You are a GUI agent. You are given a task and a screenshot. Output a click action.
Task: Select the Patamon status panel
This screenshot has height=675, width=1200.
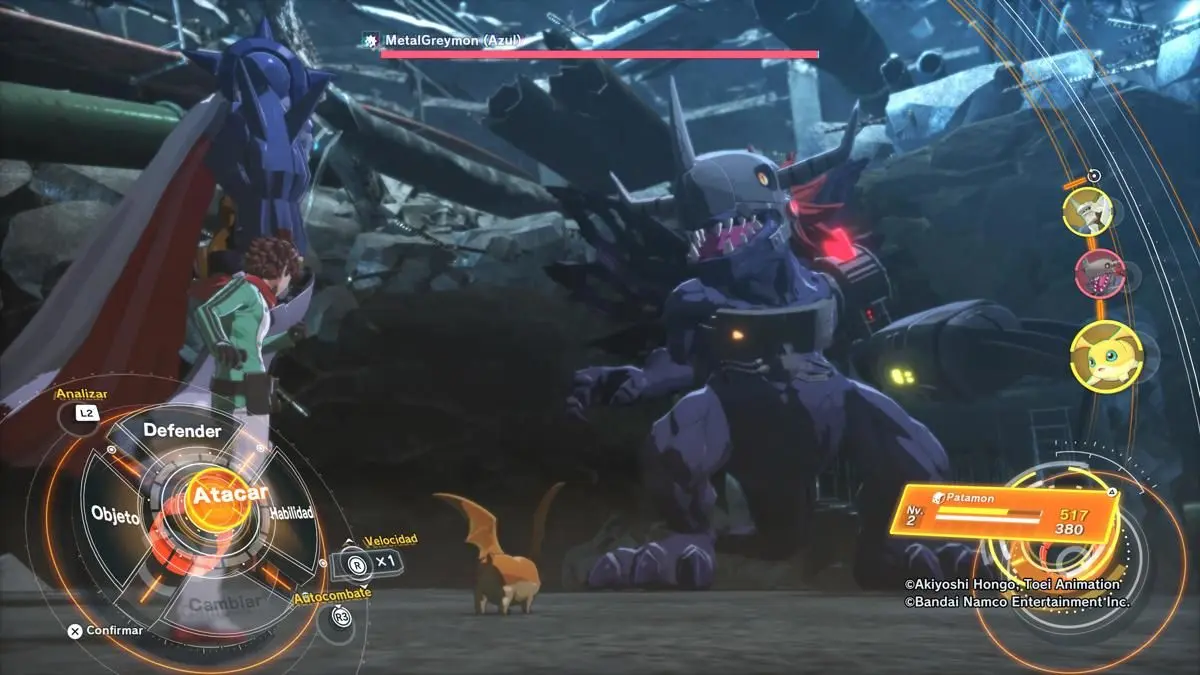click(1003, 511)
